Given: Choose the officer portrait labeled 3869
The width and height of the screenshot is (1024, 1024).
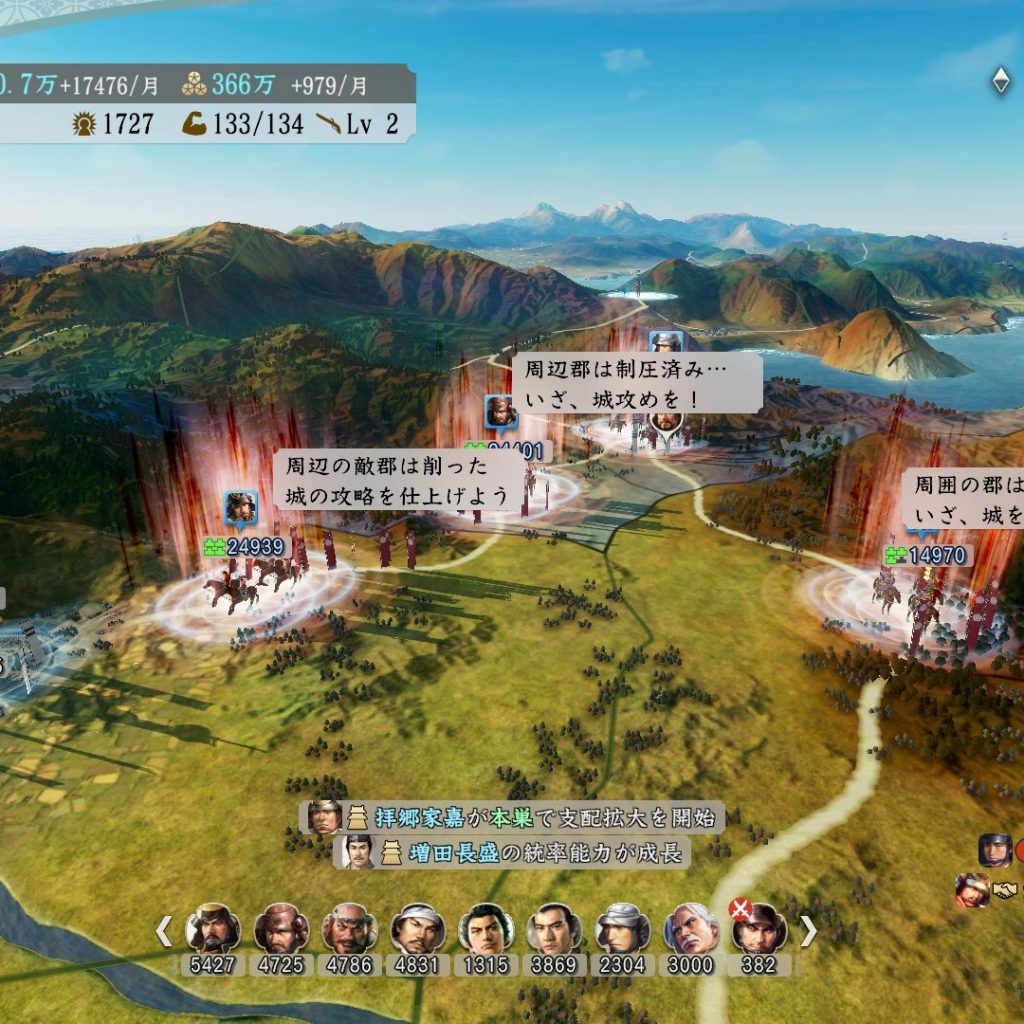Looking at the screenshot, I should (x=554, y=929).
